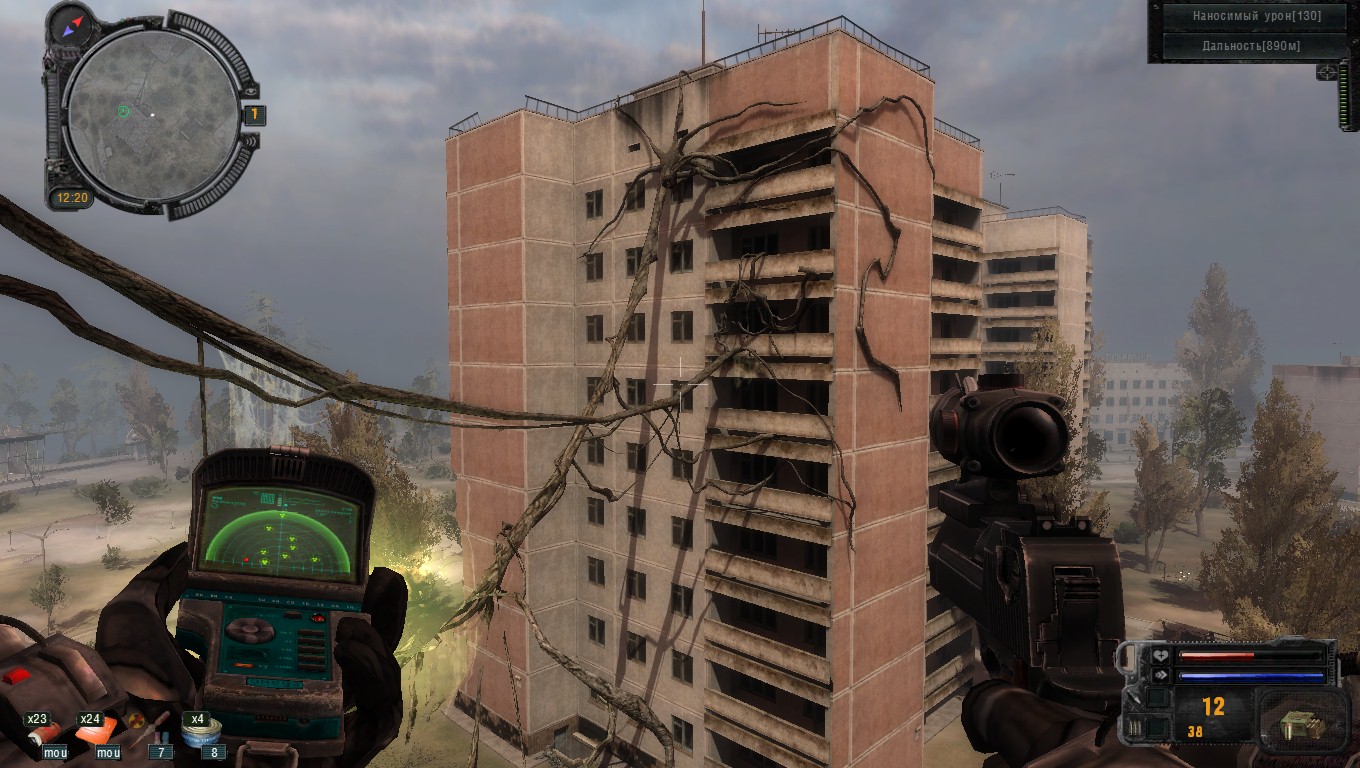
Task: Expand the Дальность[890м] readout
Action: [1252, 46]
